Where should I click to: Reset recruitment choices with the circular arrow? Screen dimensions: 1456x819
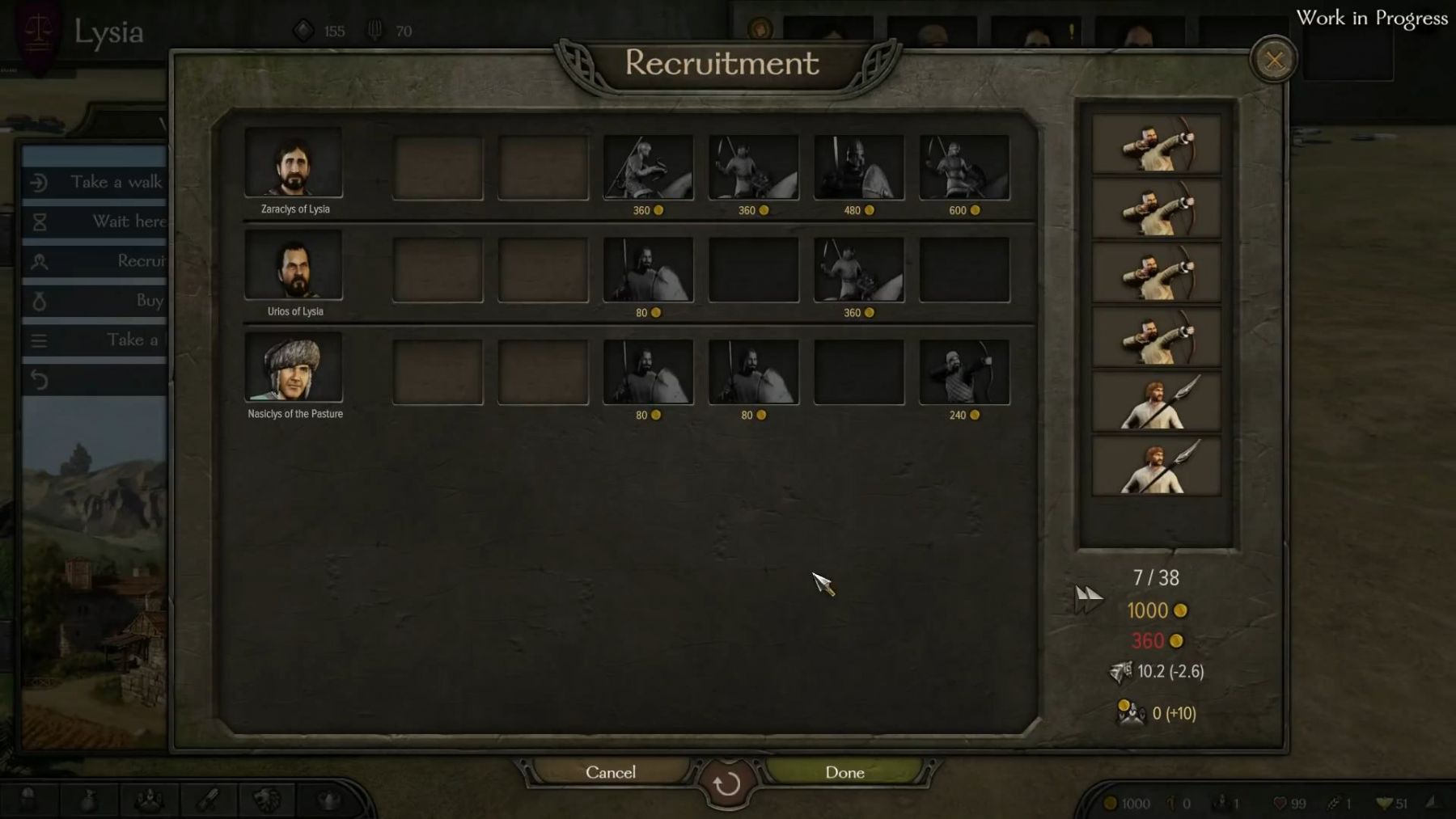(726, 783)
